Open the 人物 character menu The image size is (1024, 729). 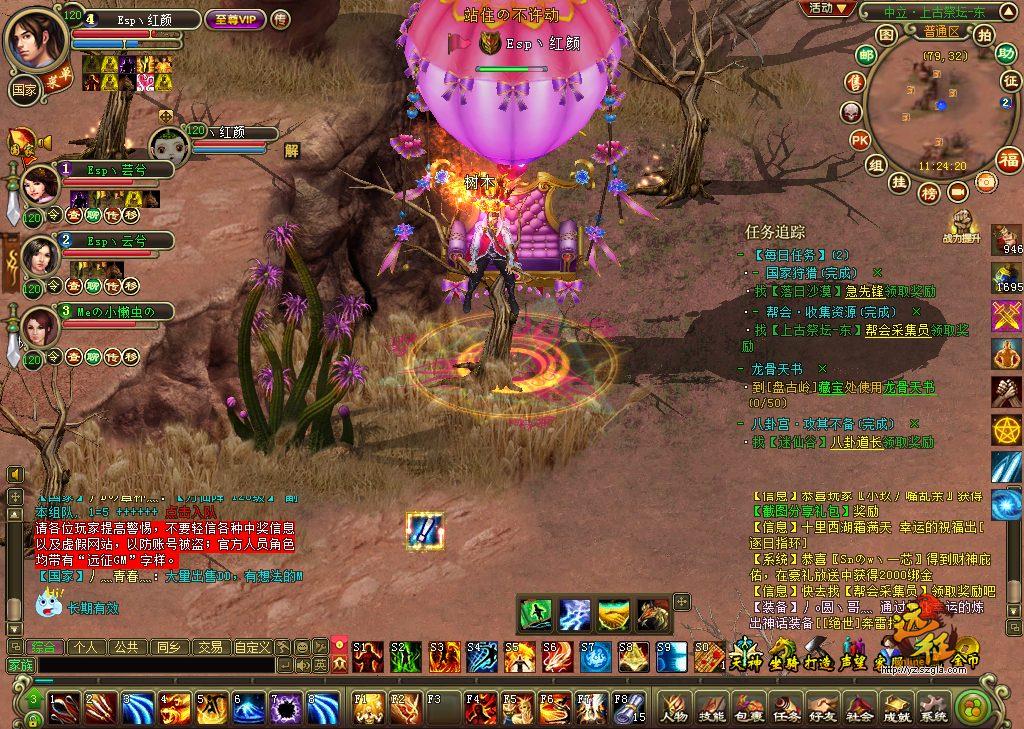tap(673, 709)
